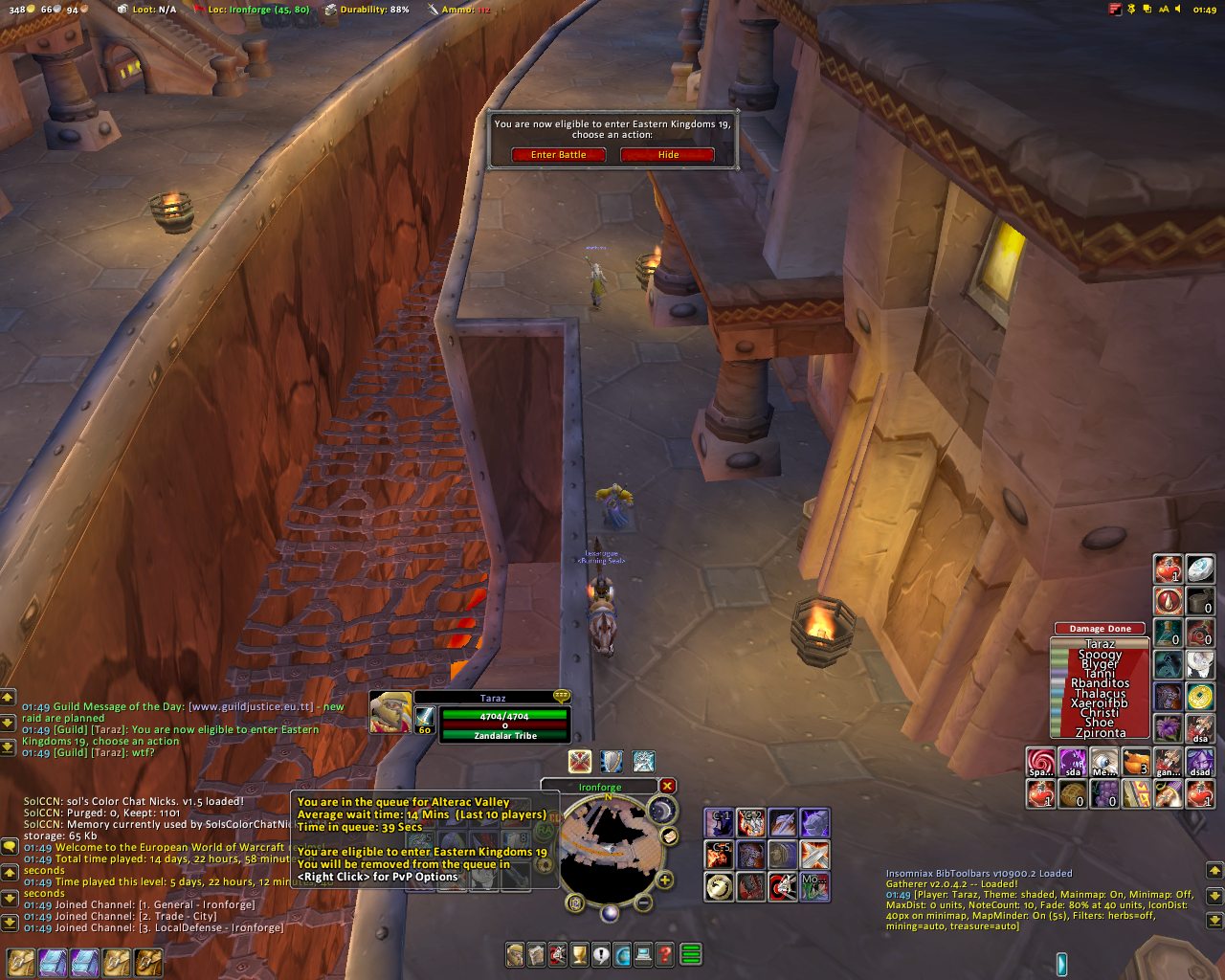Click the macro button labeled dsad
The width and height of the screenshot is (1225, 980).
(x=1199, y=763)
